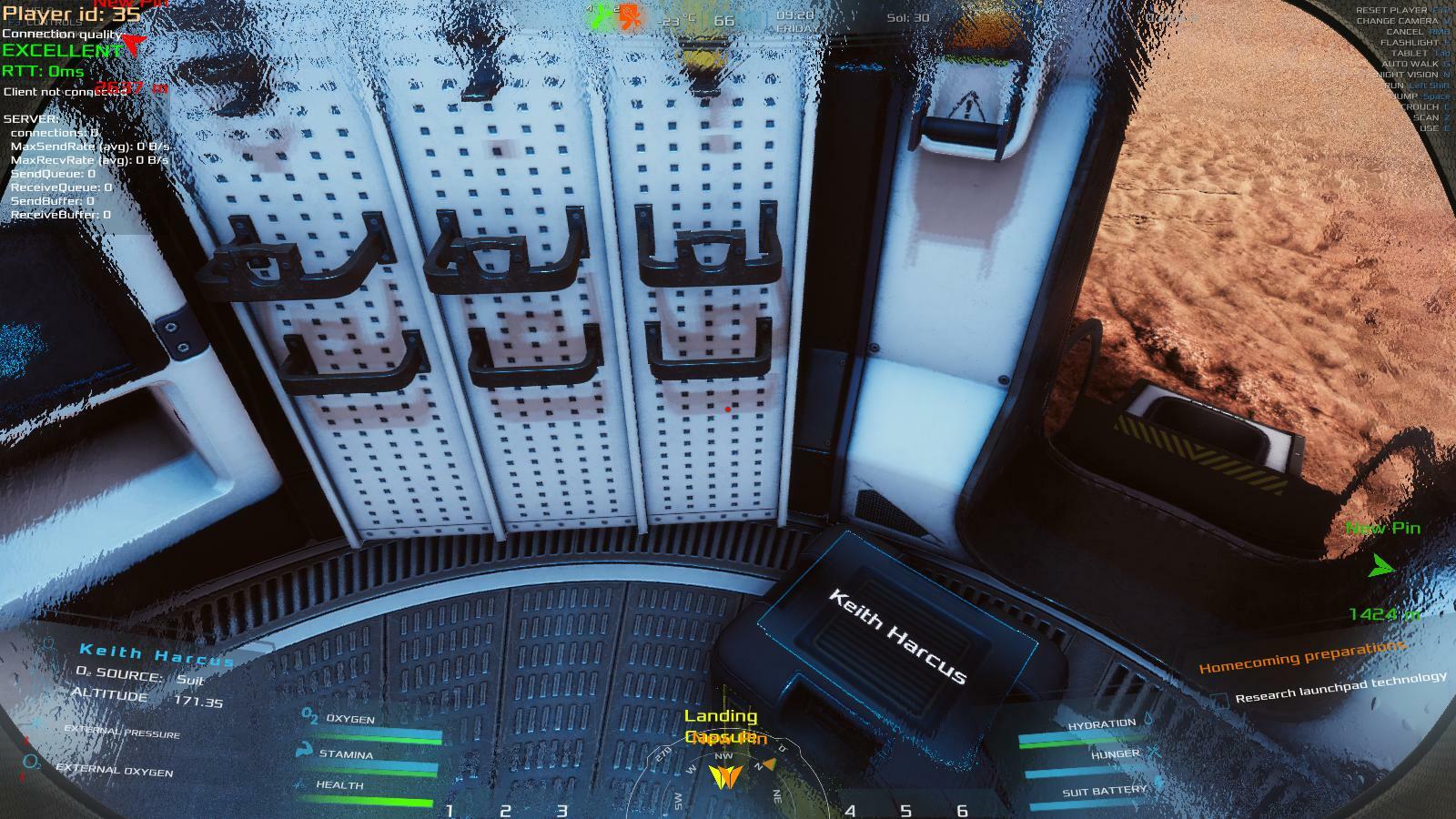Screen dimensions: 1456x819
Task: Select the red New Pin arrow marker
Action: click(x=134, y=43)
